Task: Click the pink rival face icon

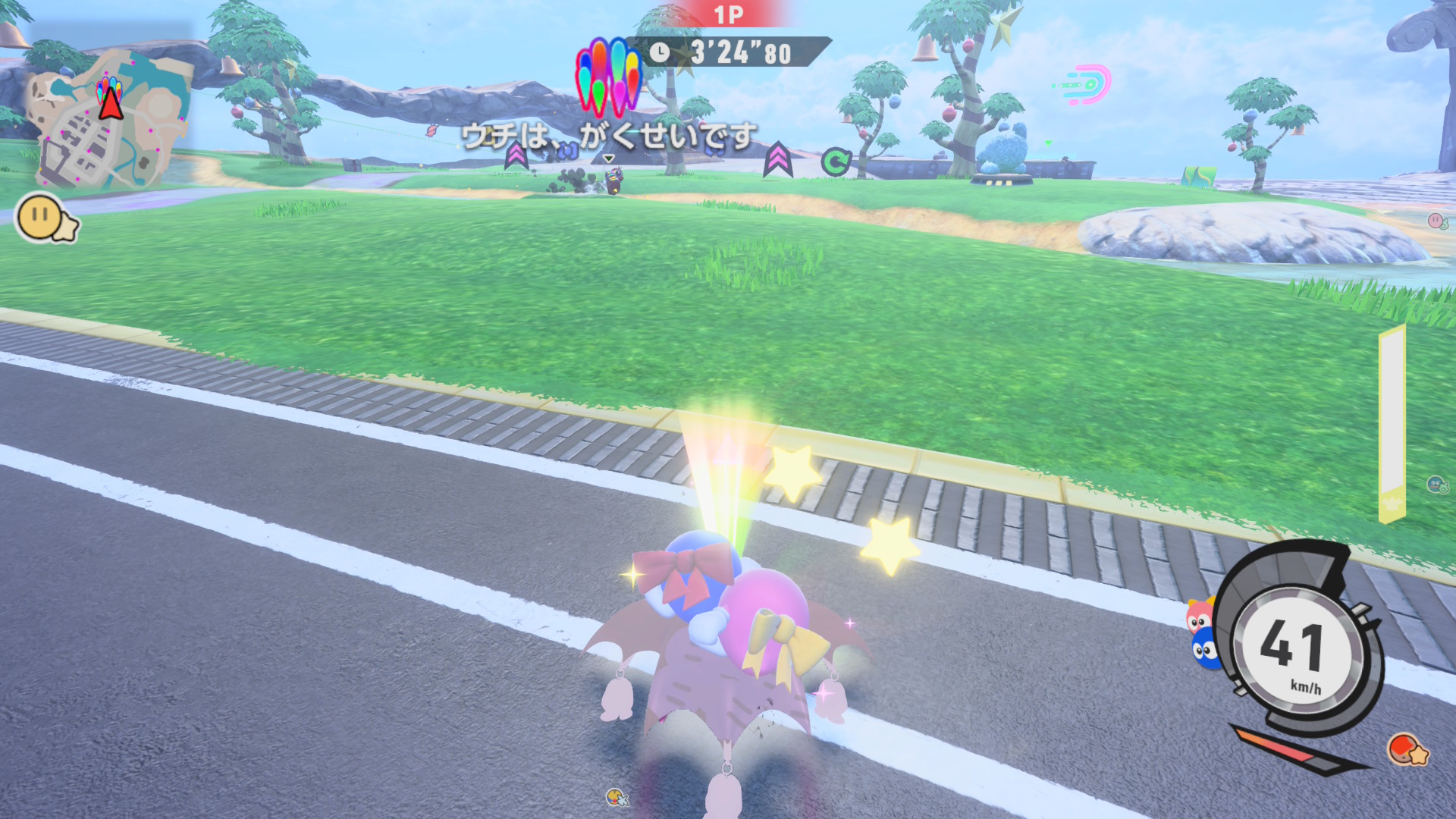Action: pos(1436,221)
